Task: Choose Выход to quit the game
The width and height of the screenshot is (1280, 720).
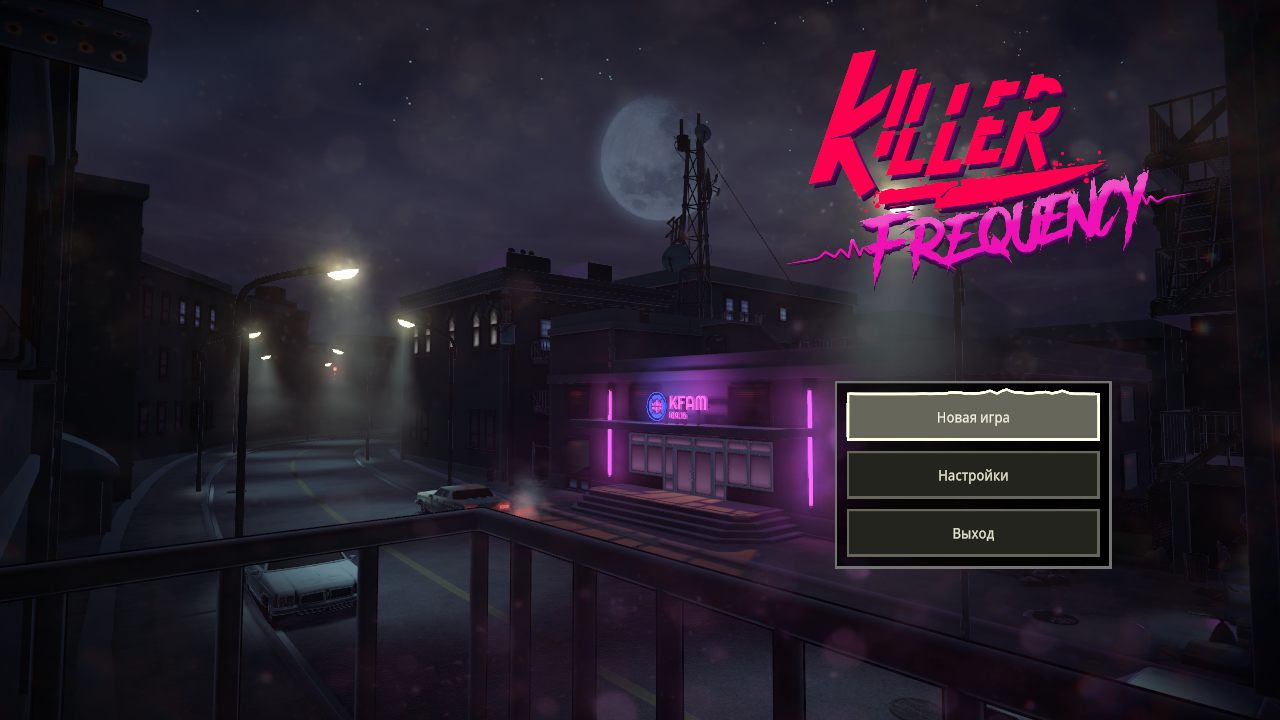Action: tap(973, 533)
